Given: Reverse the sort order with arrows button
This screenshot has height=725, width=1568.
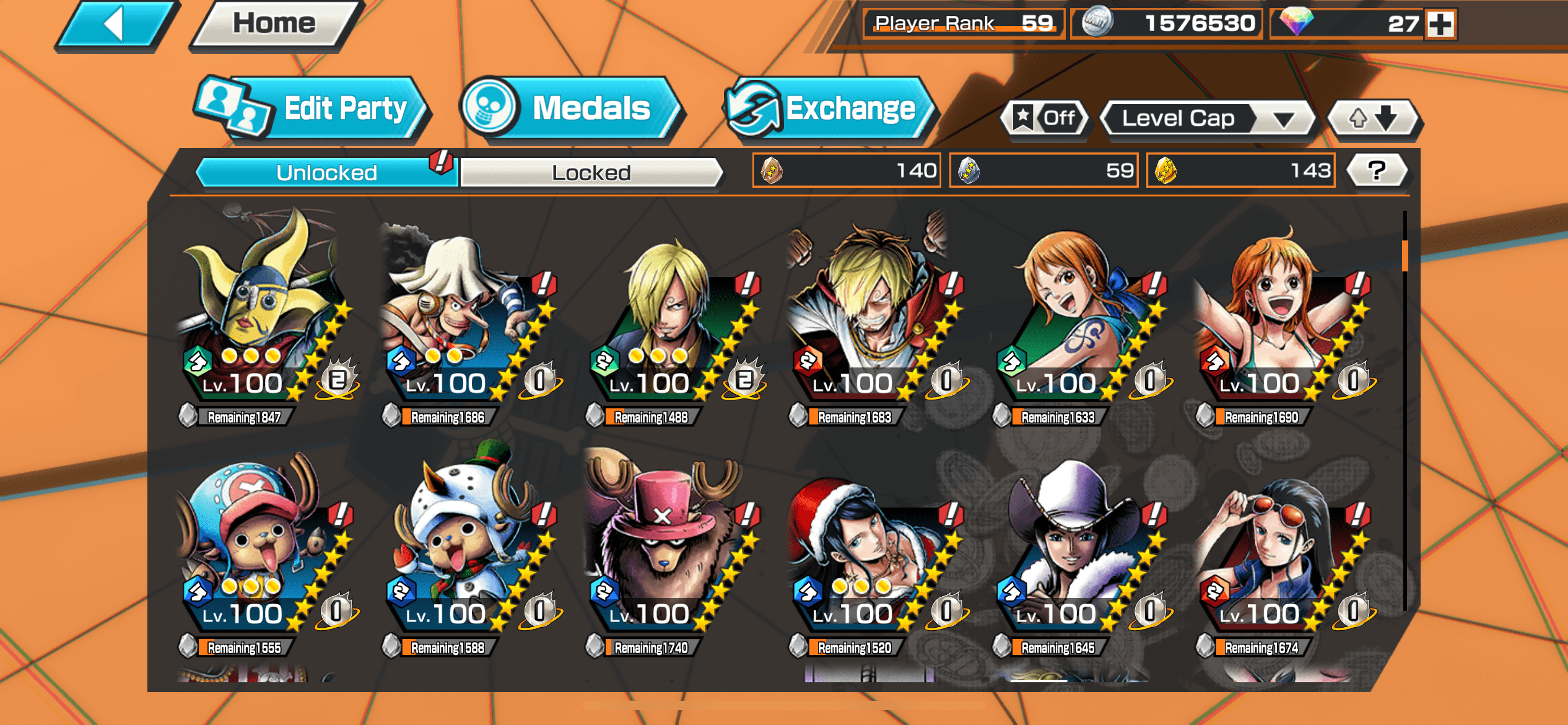Looking at the screenshot, I should (1373, 118).
